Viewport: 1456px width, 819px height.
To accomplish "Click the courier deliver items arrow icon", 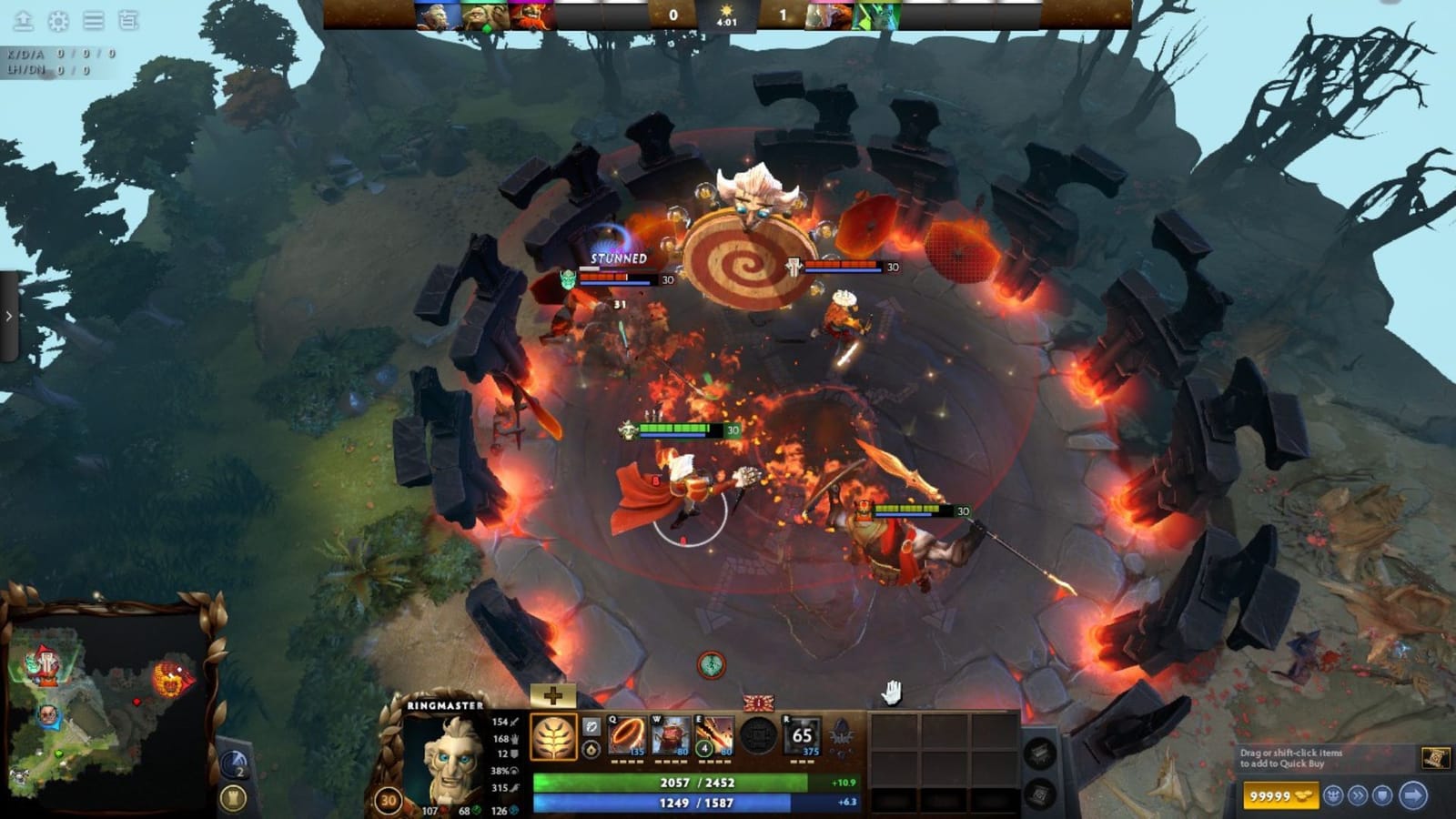I will 1412,795.
